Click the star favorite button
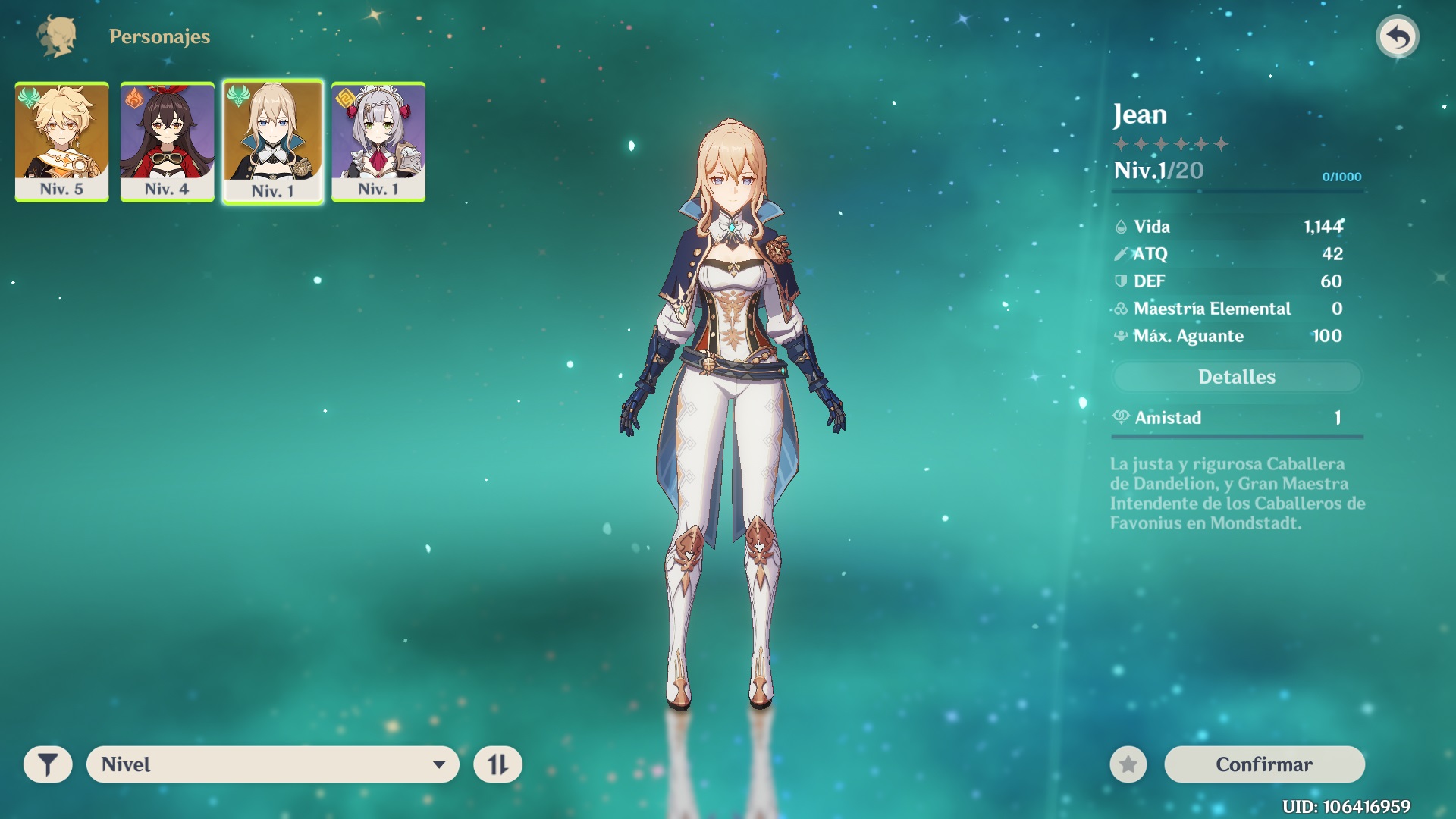The image size is (1456, 819). tap(1128, 764)
